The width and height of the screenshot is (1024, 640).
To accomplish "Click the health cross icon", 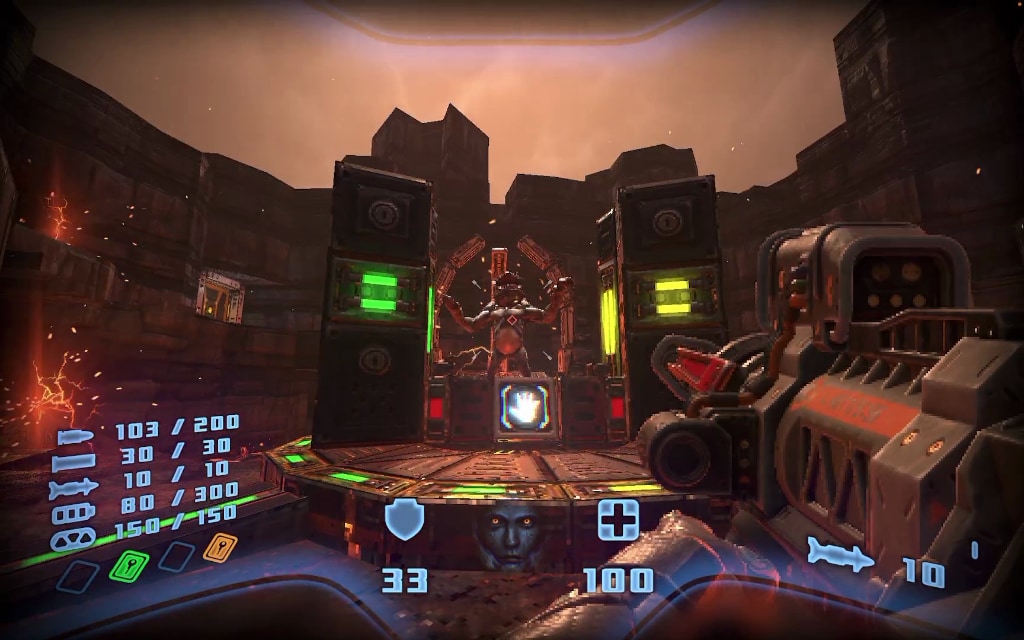I will (618, 520).
